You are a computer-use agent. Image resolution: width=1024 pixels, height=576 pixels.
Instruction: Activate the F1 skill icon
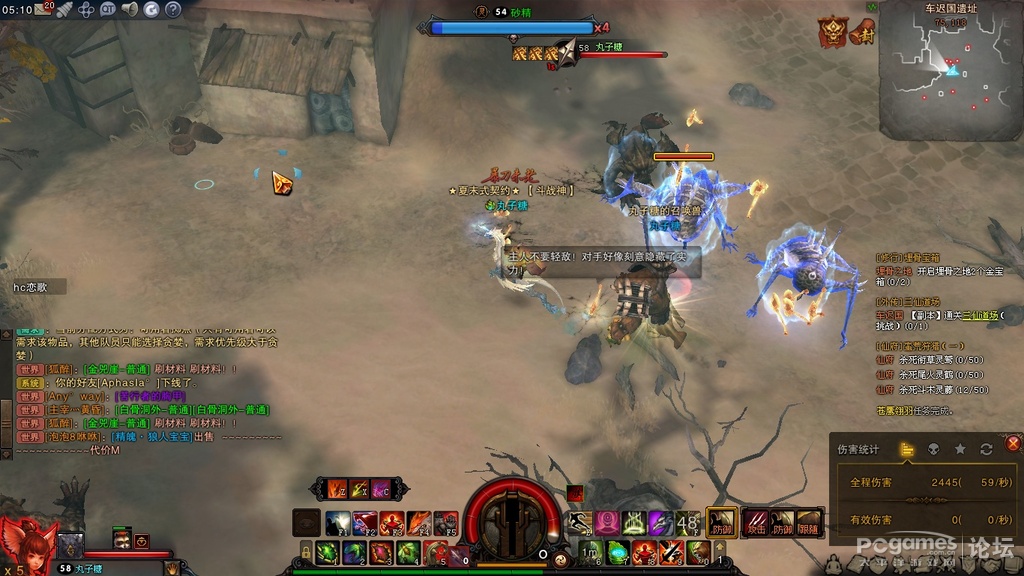[338, 523]
